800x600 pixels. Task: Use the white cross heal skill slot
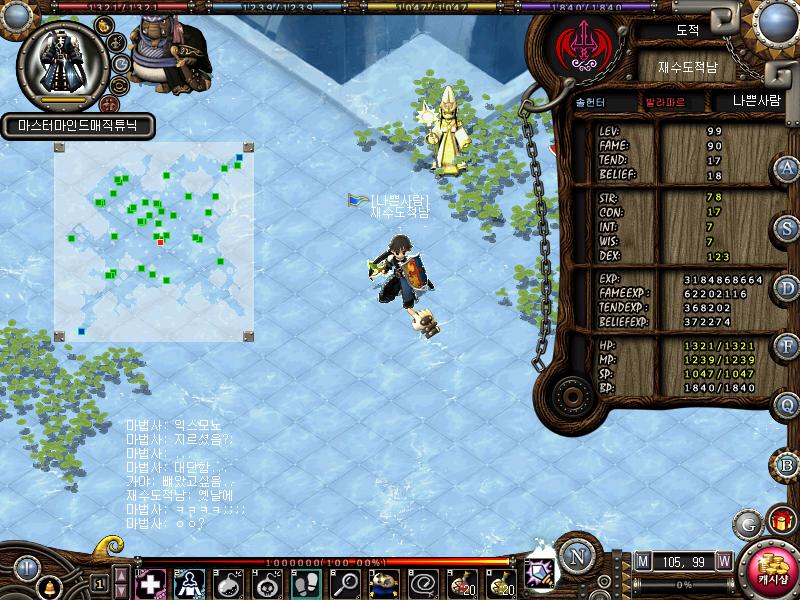150,582
